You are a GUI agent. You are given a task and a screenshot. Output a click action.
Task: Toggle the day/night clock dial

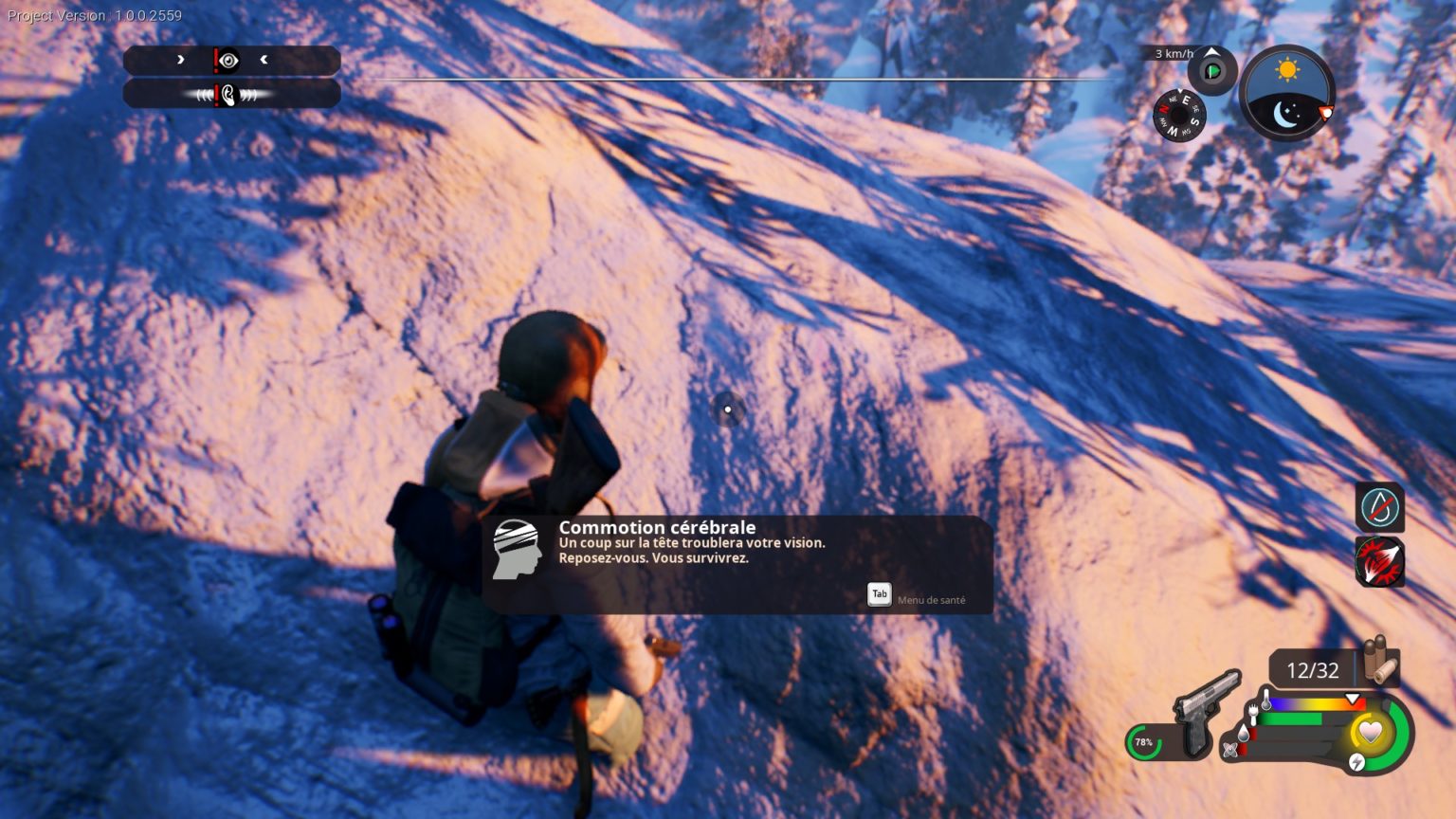click(x=1287, y=92)
